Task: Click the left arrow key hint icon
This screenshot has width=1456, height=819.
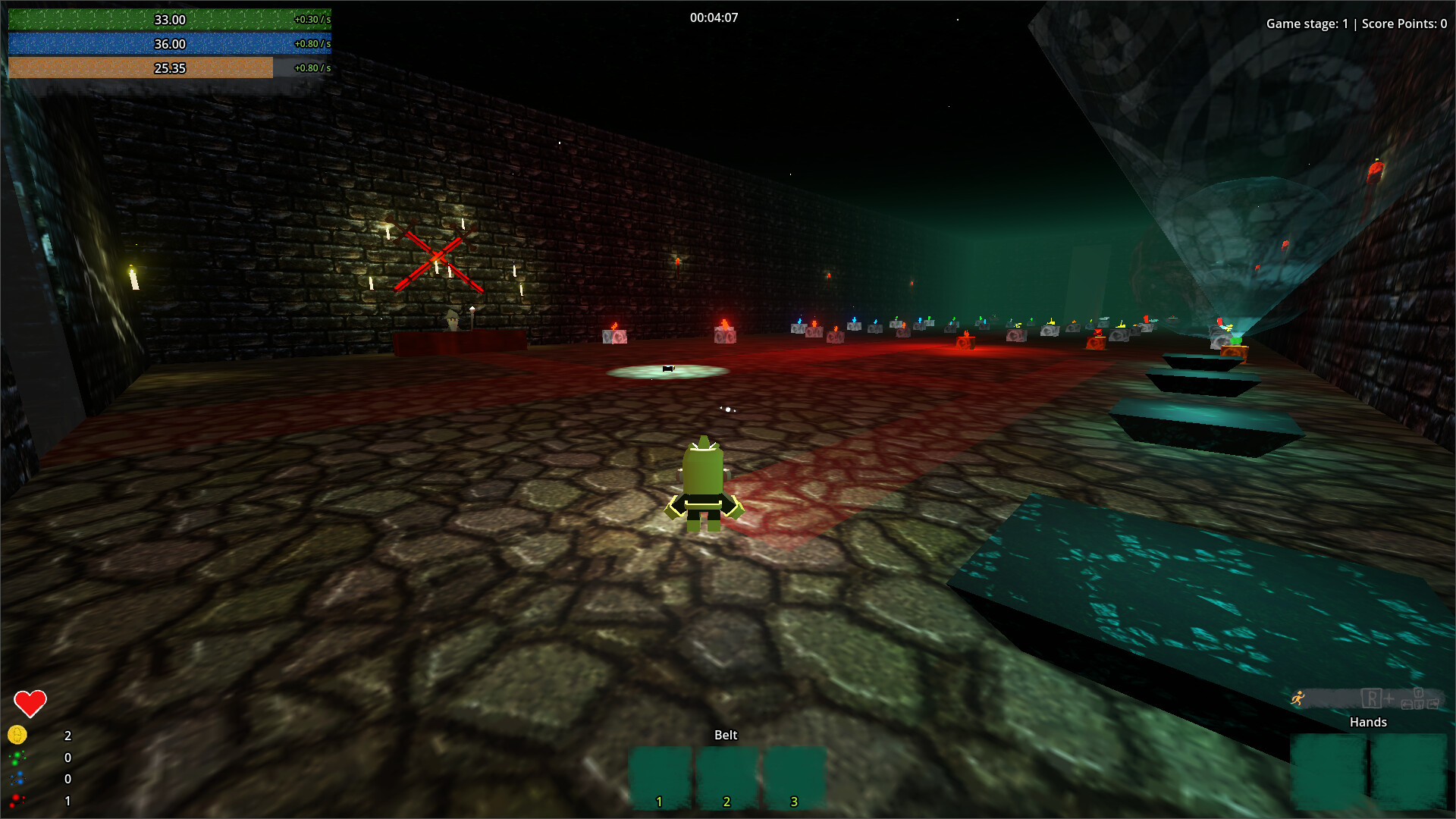Action: click(1407, 704)
